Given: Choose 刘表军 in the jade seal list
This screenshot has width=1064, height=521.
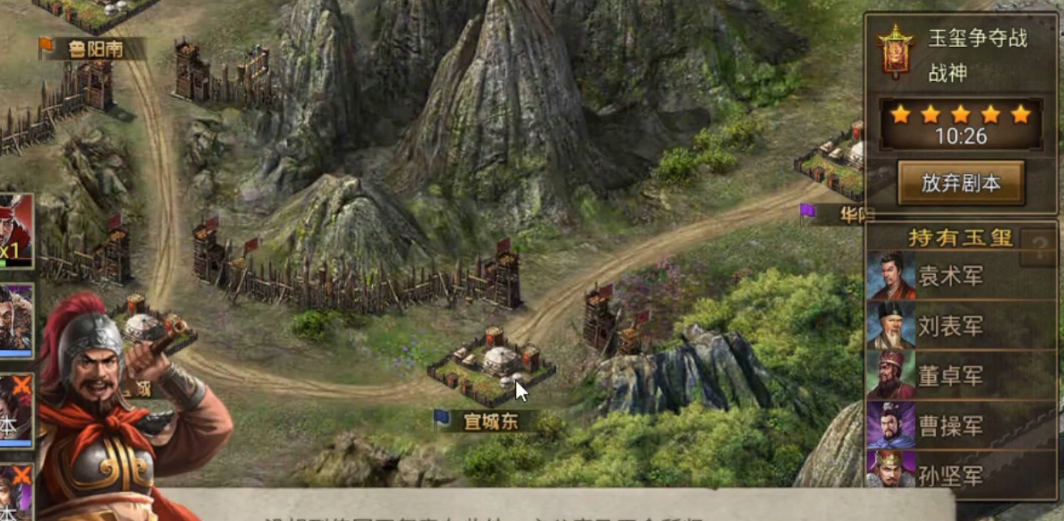Looking at the screenshot, I should tap(960, 326).
